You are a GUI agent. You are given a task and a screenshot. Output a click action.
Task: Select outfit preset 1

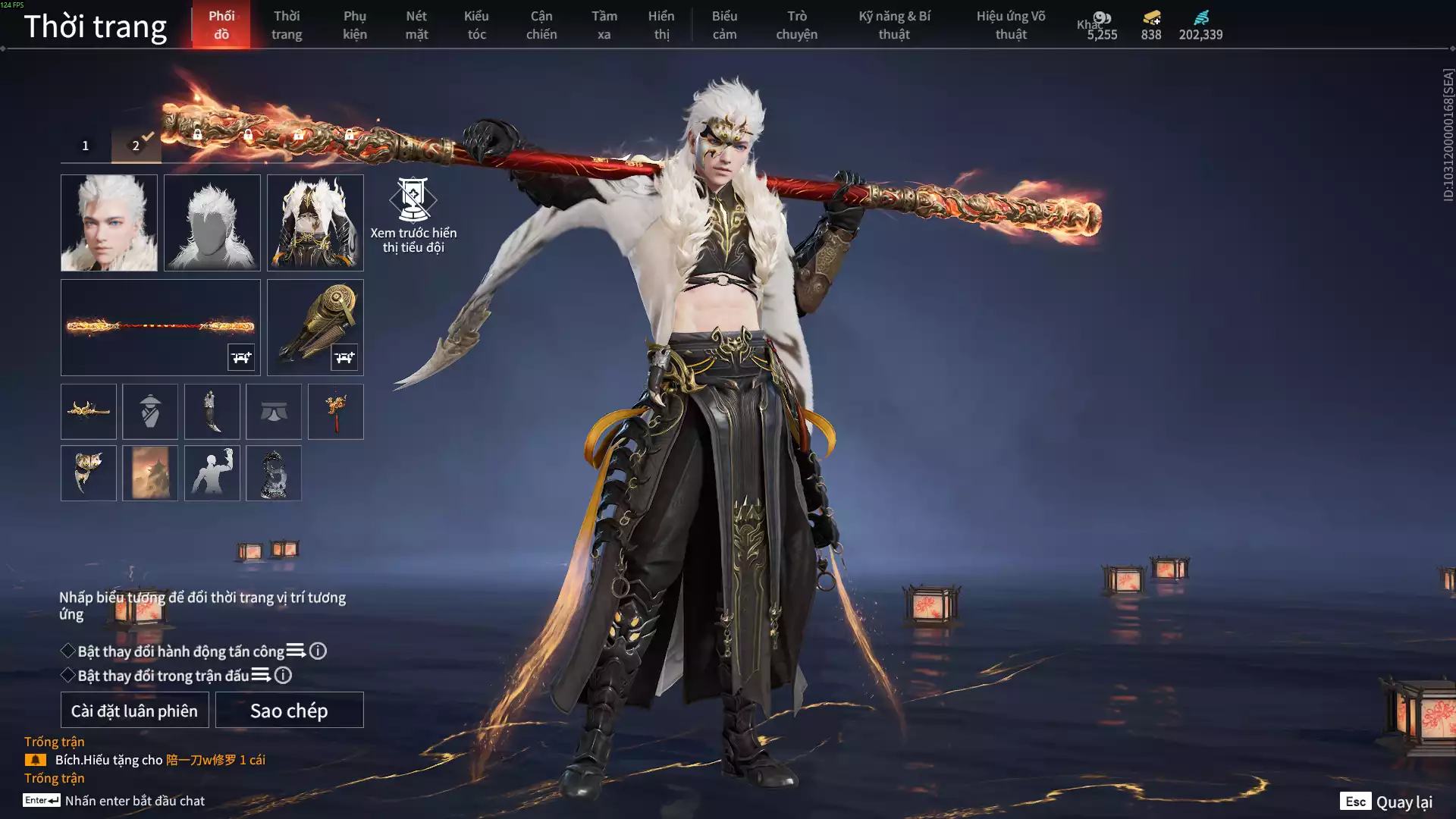pyautogui.click(x=86, y=146)
